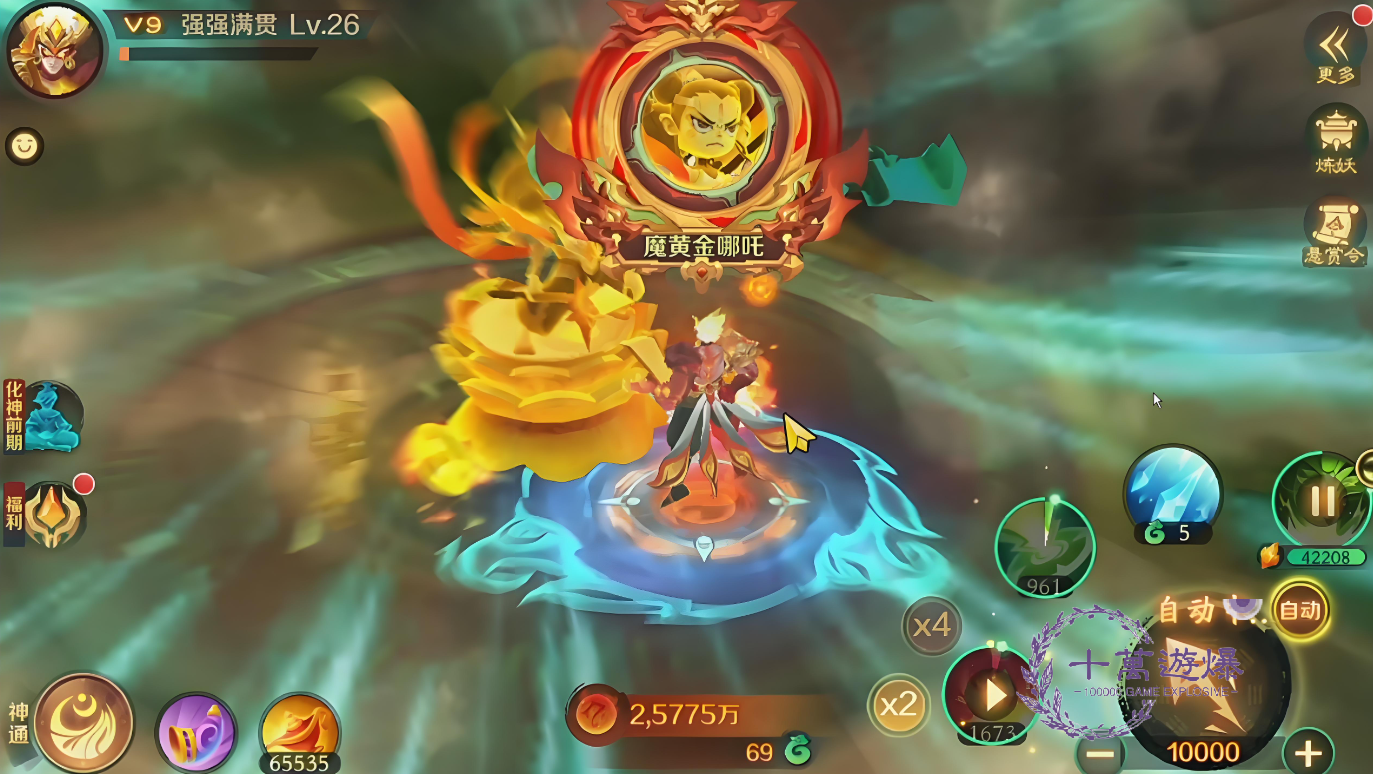Open the 悬赏令 bounty scroll
The width and height of the screenshot is (1373, 774).
tap(1335, 230)
